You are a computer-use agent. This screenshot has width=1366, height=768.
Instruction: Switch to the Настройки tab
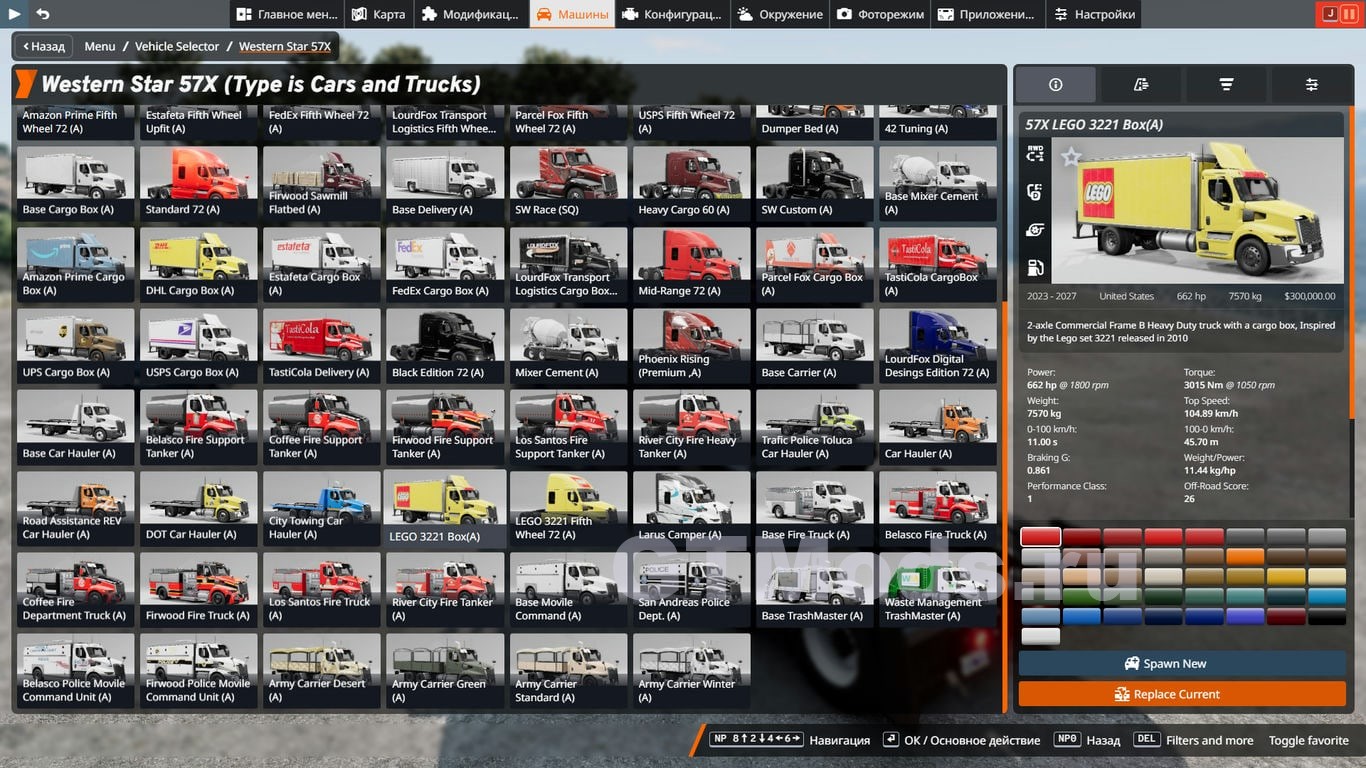1094,14
